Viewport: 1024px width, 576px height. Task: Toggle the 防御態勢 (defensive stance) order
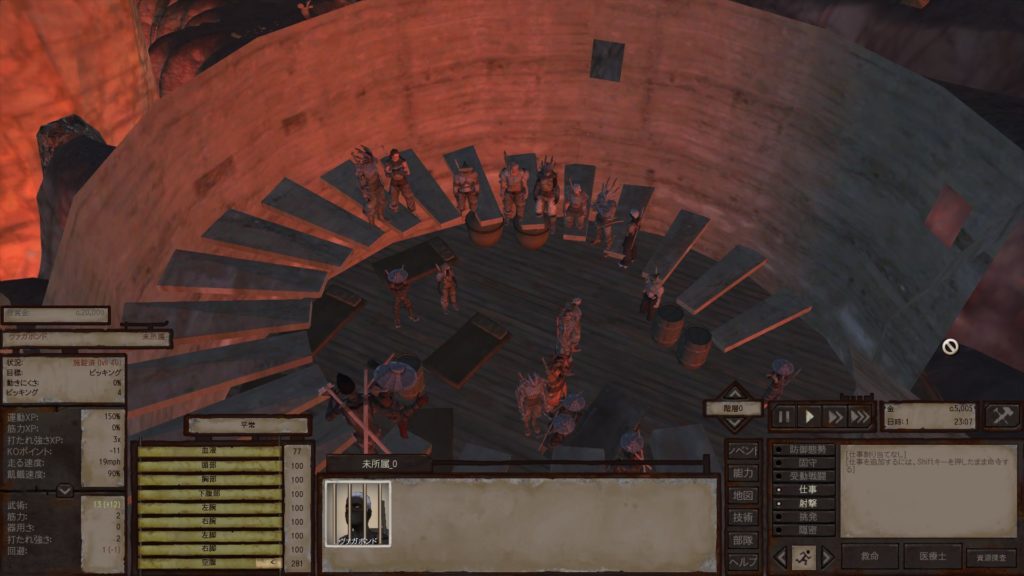pyautogui.click(x=803, y=449)
